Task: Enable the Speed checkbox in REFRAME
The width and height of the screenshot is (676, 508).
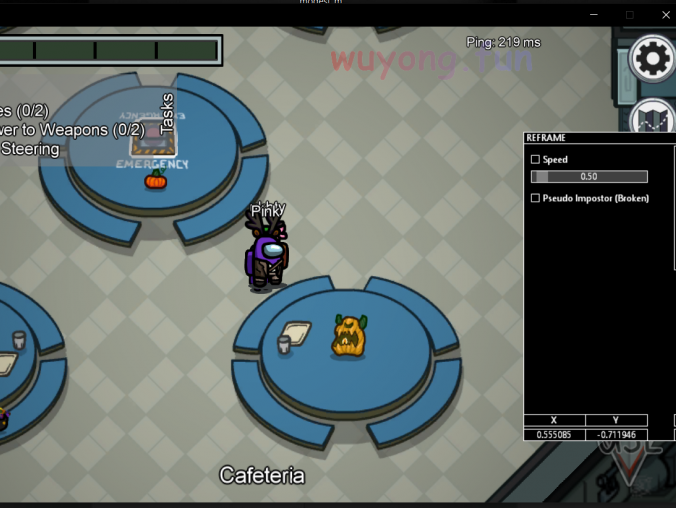Action: [x=536, y=160]
